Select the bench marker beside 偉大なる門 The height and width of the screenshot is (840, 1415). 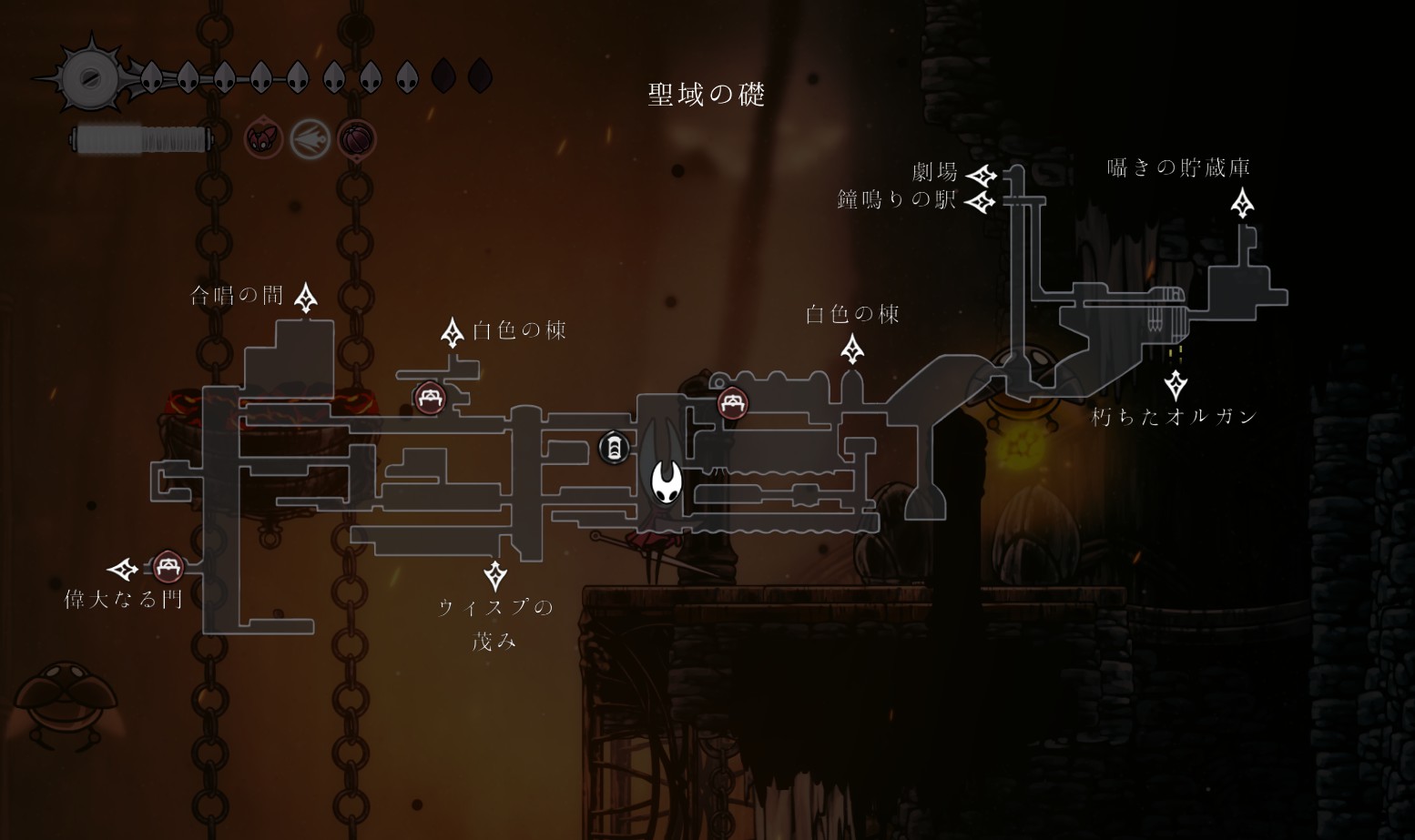(167, 567)
